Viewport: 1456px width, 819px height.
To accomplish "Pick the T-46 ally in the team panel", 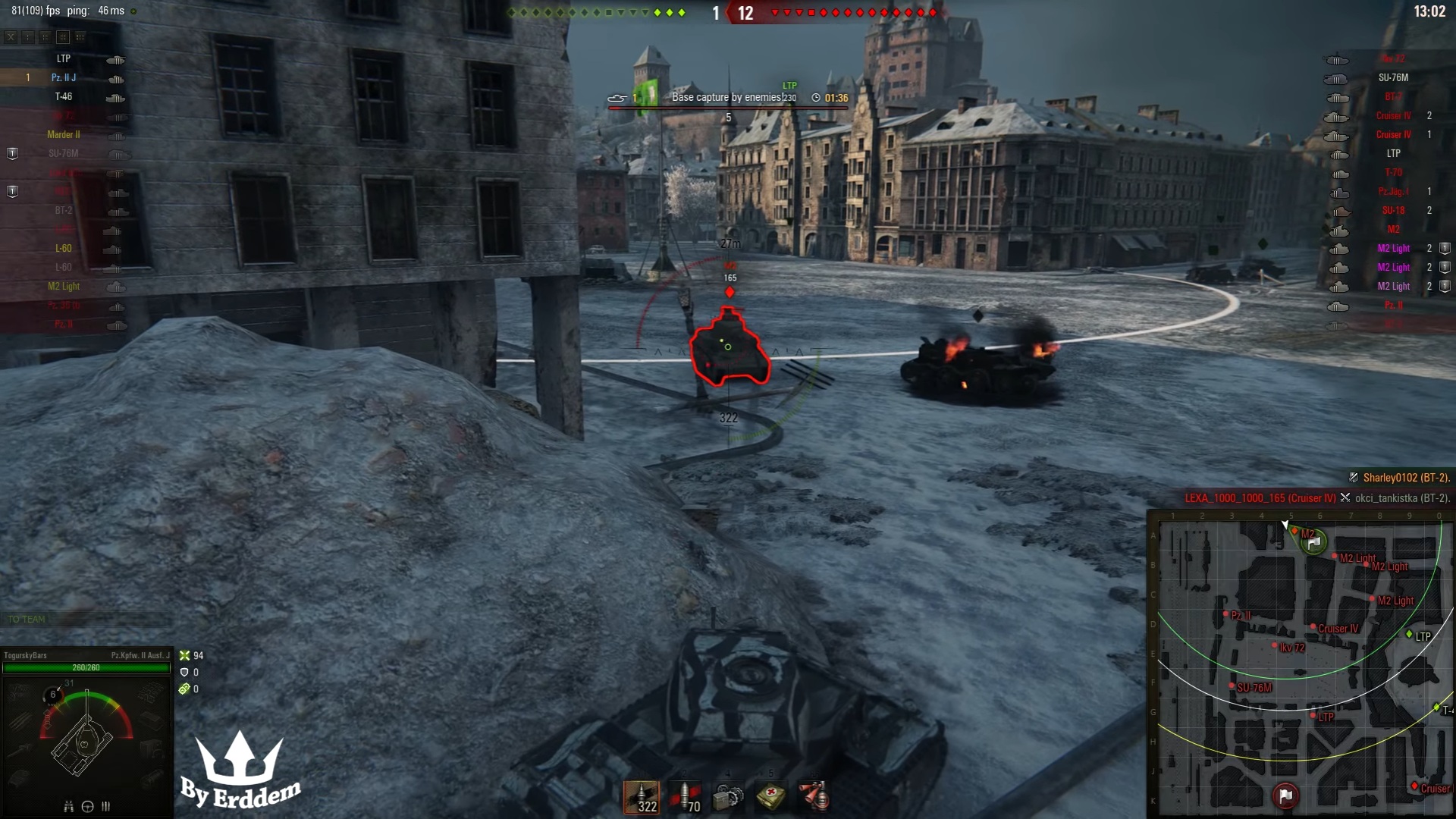I will 64,96.
